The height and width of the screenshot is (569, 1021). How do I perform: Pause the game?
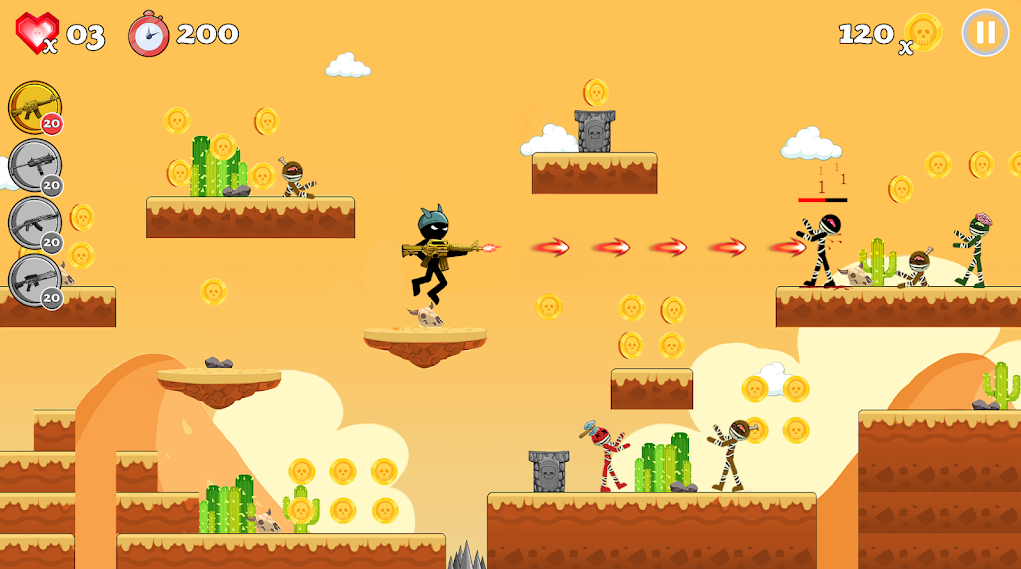point(985,33)
